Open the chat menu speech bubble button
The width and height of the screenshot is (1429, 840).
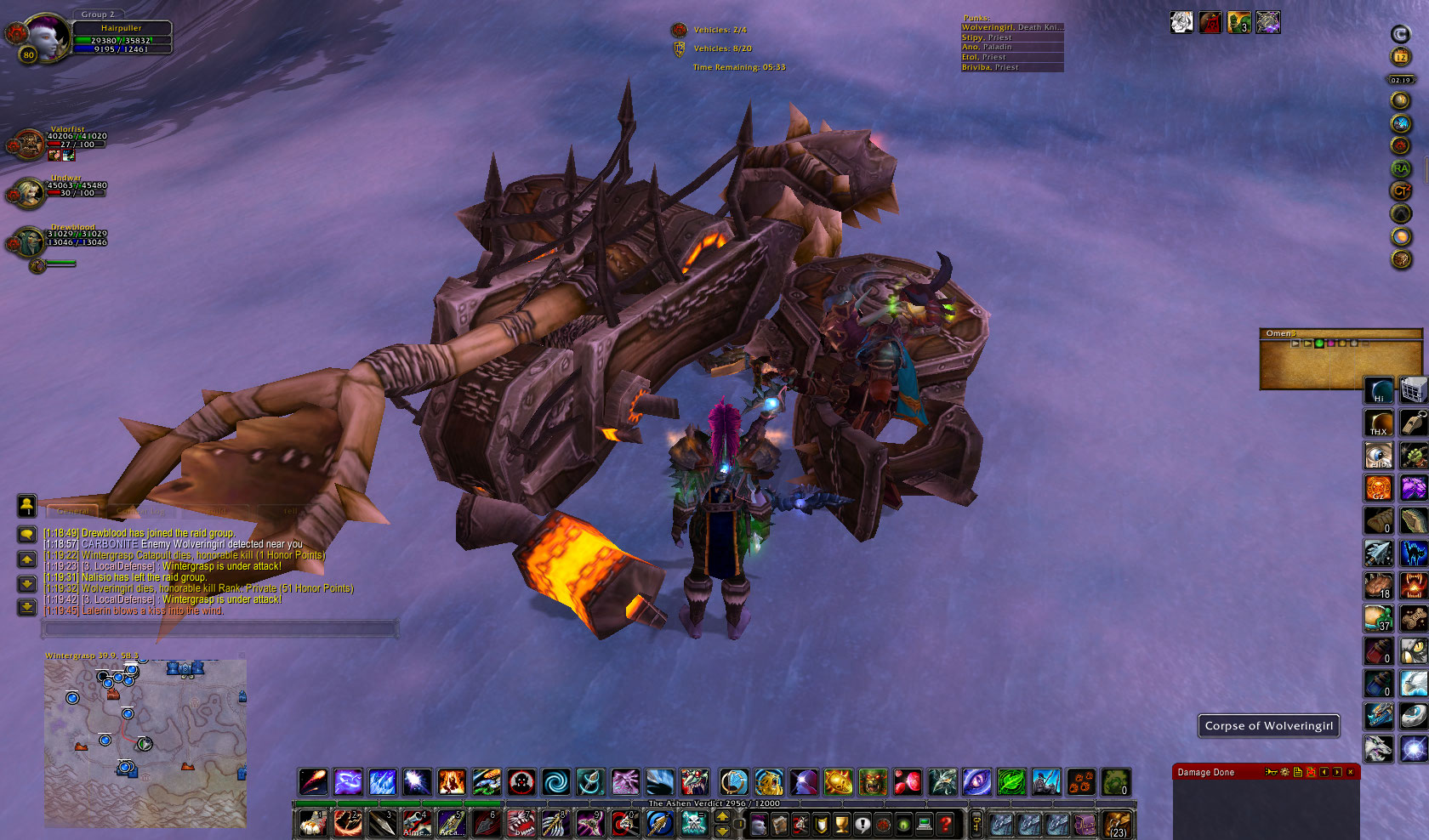(27, 534)
